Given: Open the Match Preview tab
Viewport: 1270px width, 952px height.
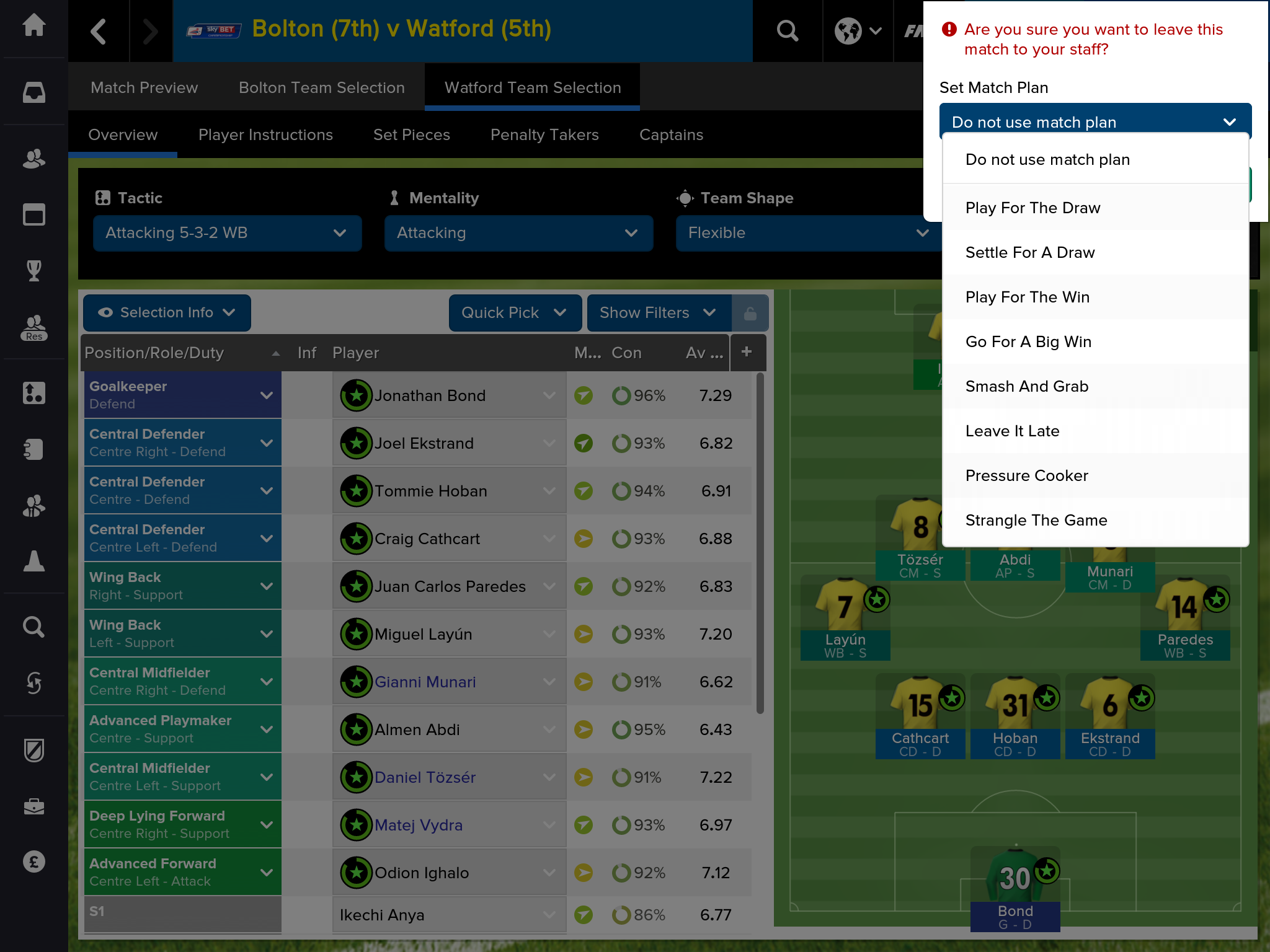Looking at the screenshot, I should (x=144, y=87).
